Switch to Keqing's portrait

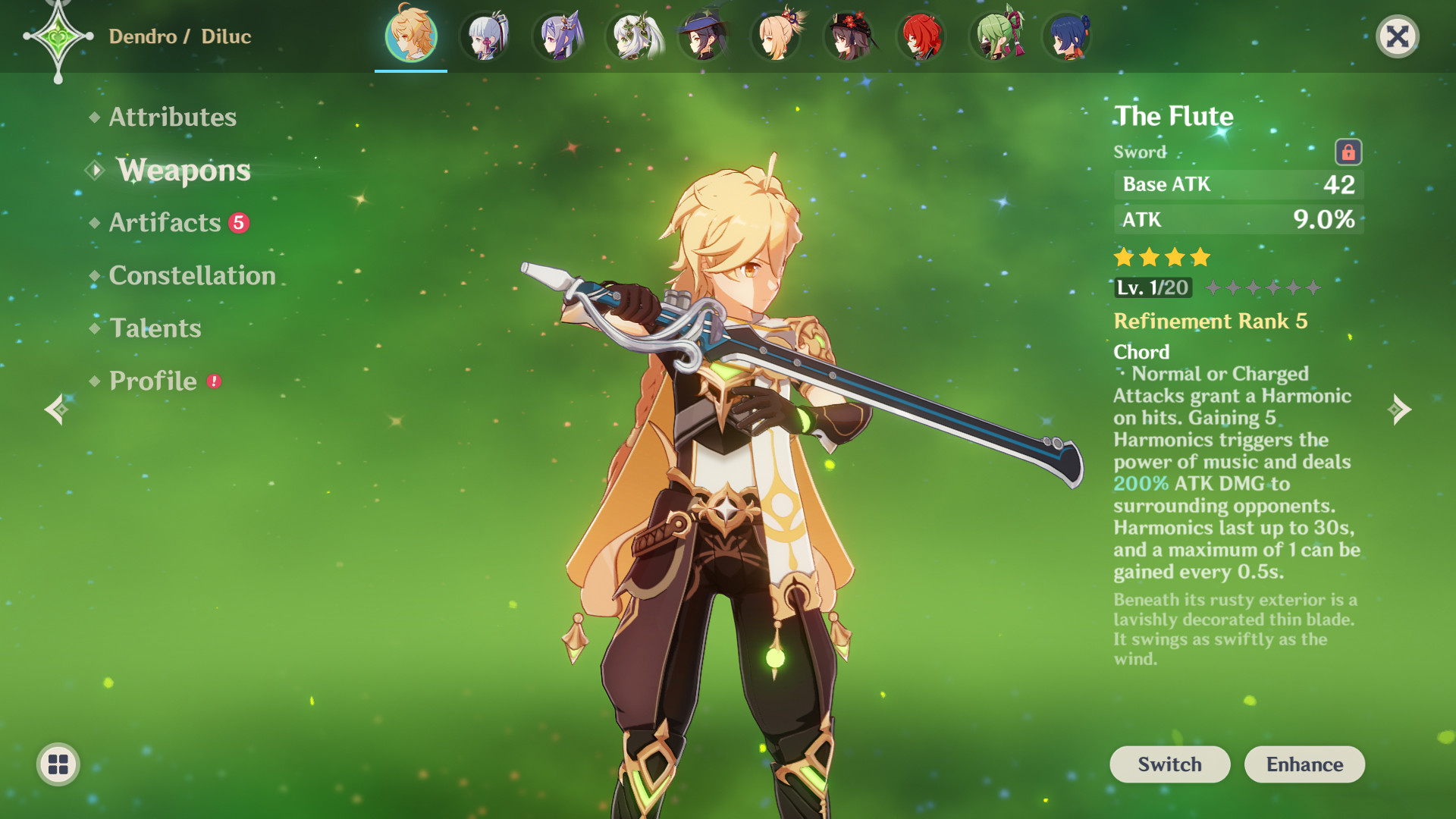[557, 36]
